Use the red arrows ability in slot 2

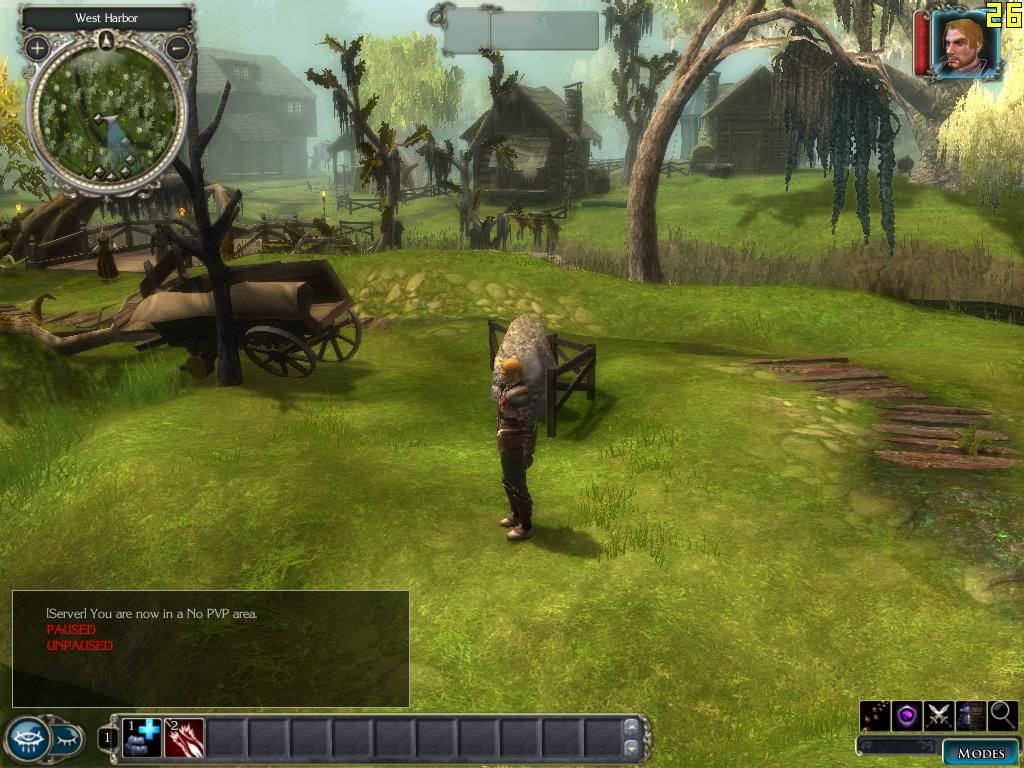[185, 738]
